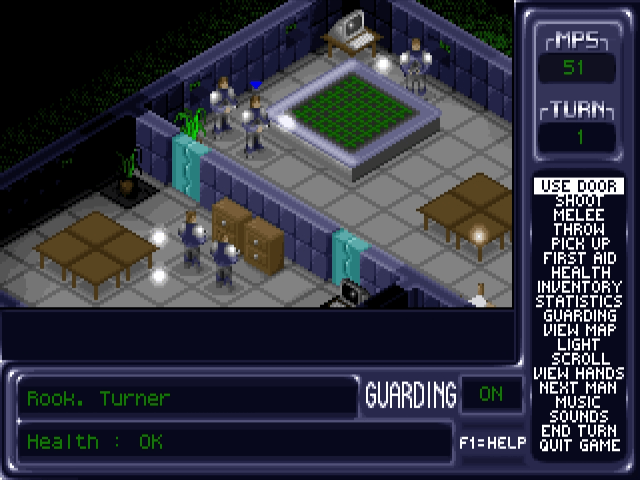Screen dimensions: 640x480
Task: Choose the Throw action
Action: (x=579, y=229)
